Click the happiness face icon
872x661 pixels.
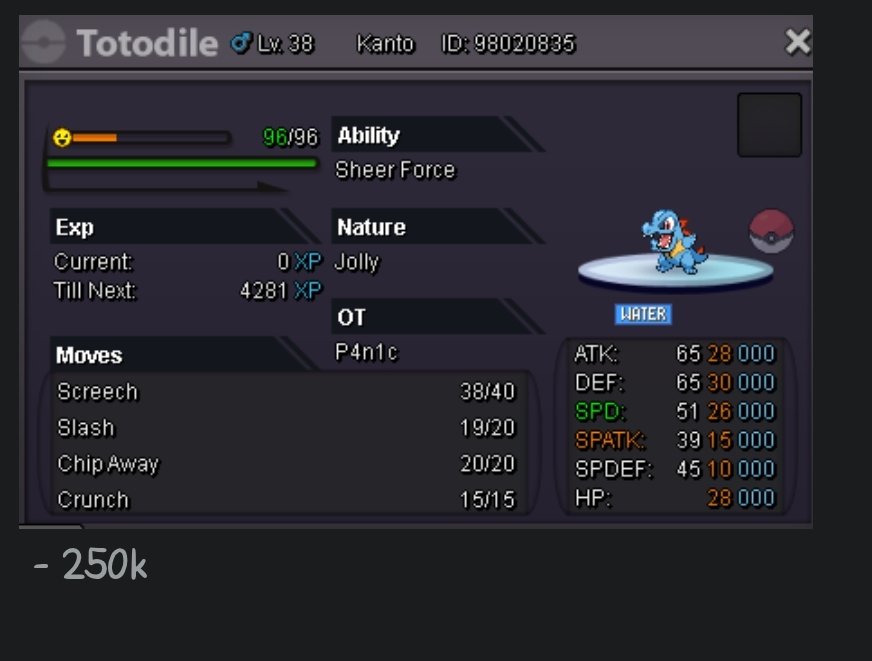pos(62,137)
